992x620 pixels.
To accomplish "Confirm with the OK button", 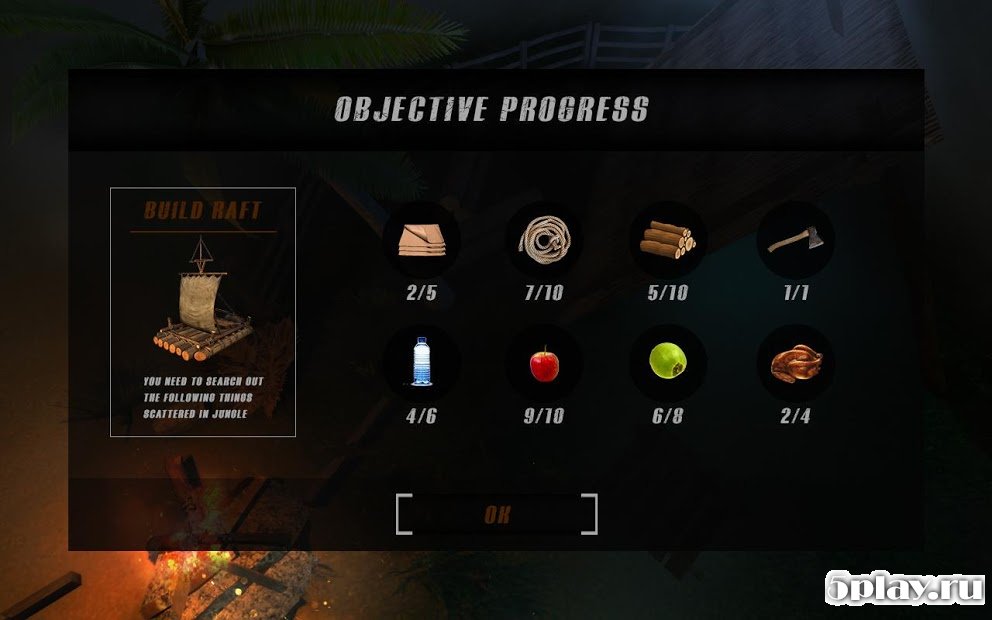I will click(497, 515).
